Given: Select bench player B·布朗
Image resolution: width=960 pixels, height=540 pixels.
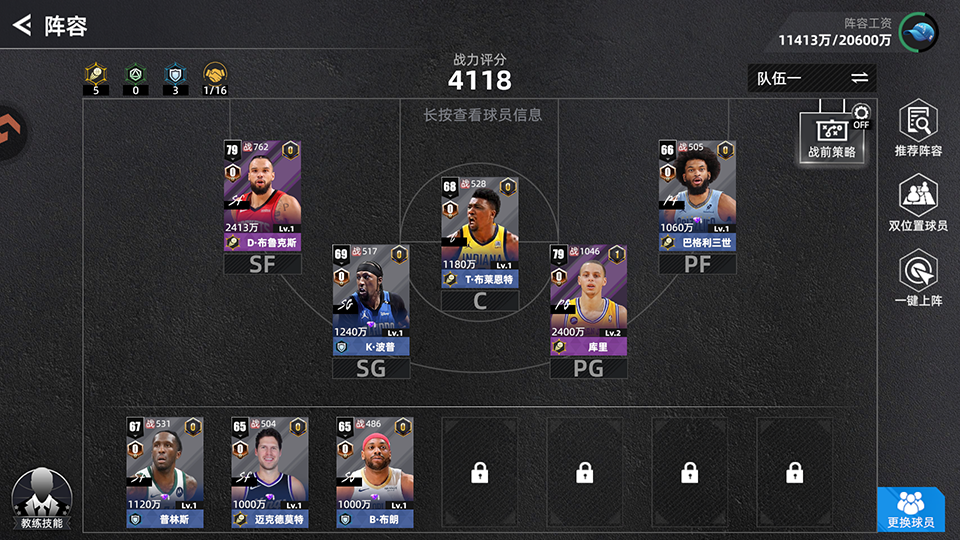Looking at the screenshot, I should 374,472.
